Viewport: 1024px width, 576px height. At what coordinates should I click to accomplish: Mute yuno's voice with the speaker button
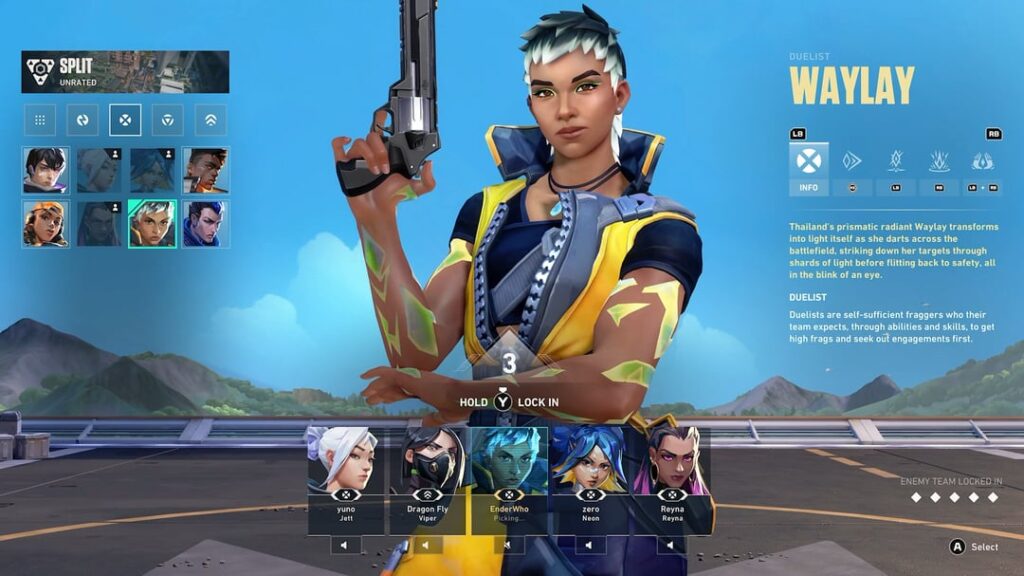point(345,545)
